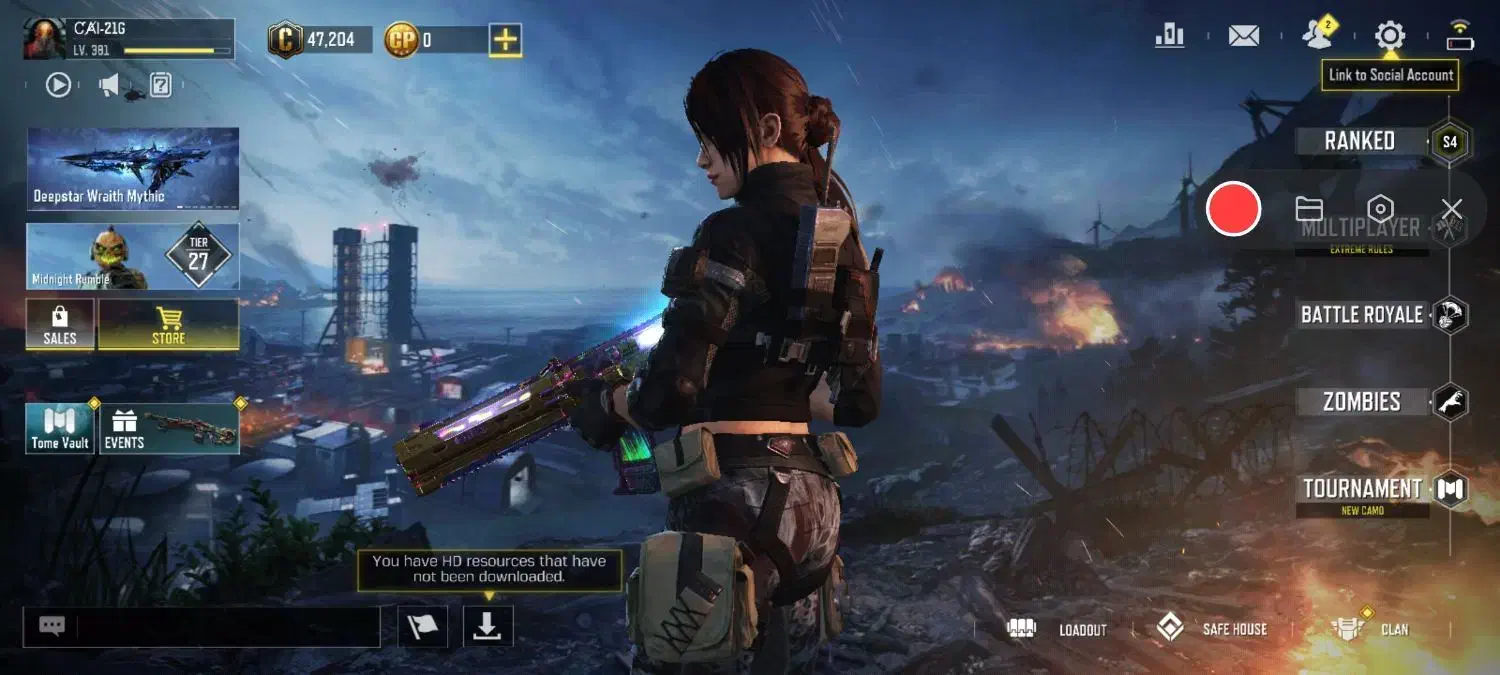
Task: Open the Store
Action: point(168,325)
